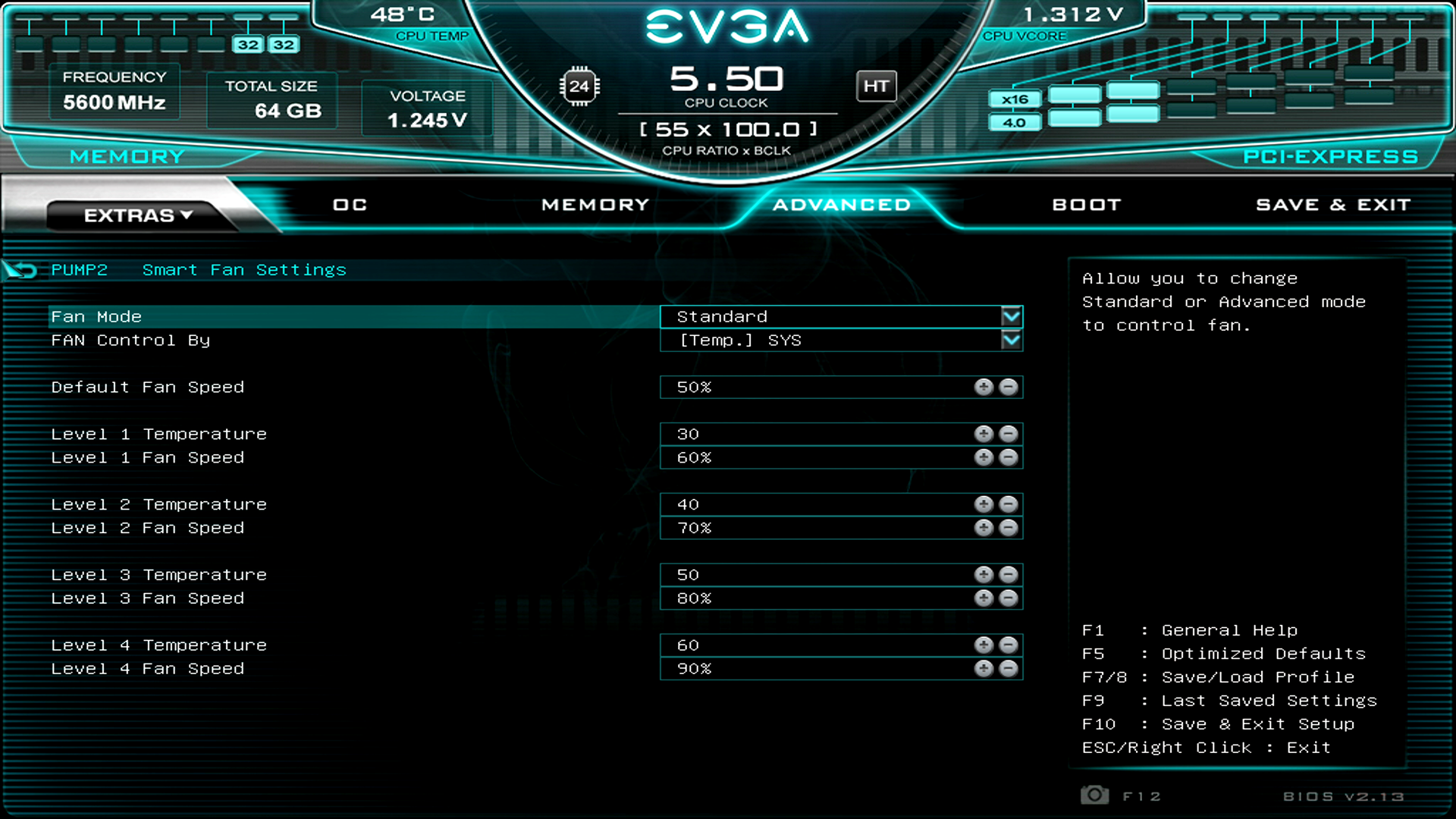Click the HT hyper-threading indicator icon
The image size is (1456, 819).
click(877, 86)
